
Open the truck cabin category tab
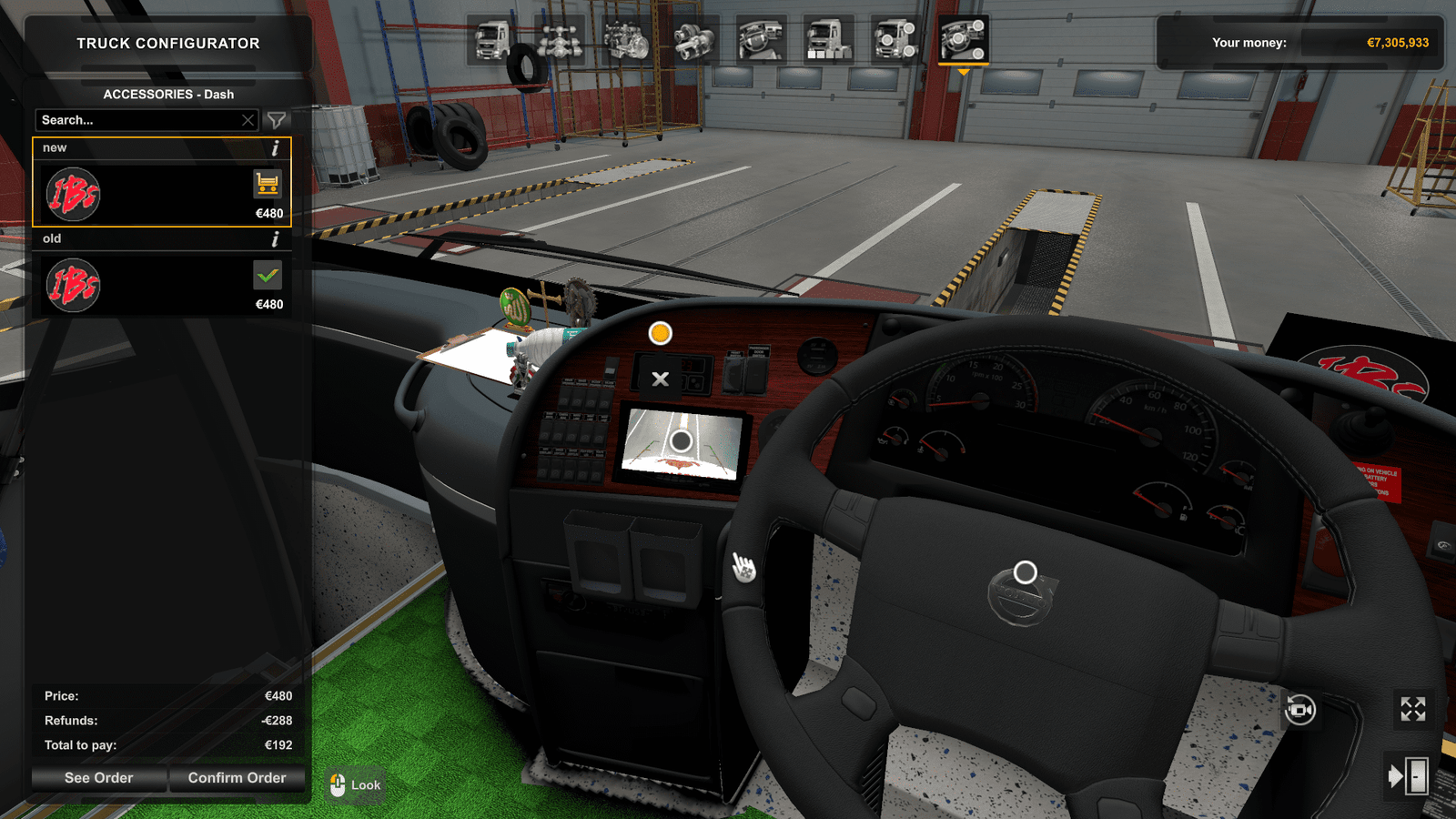coord(492,40)
